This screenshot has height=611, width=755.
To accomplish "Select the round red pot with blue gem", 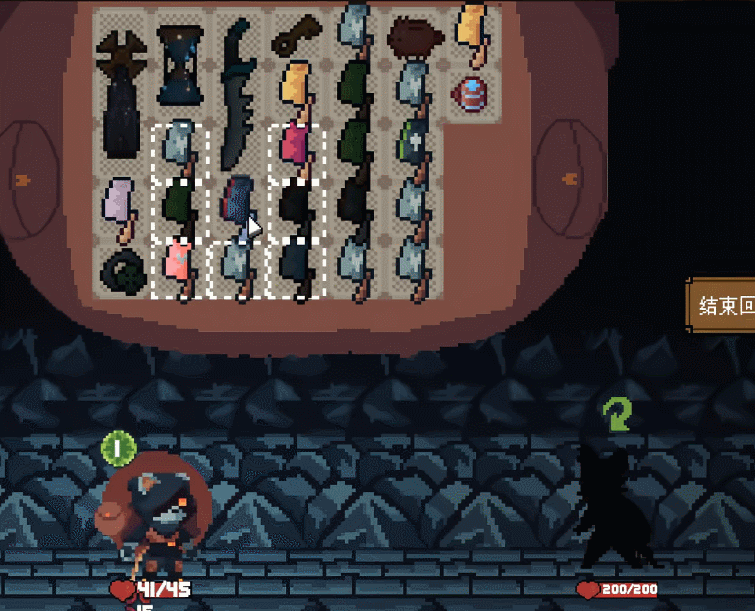I will [470, 95].
